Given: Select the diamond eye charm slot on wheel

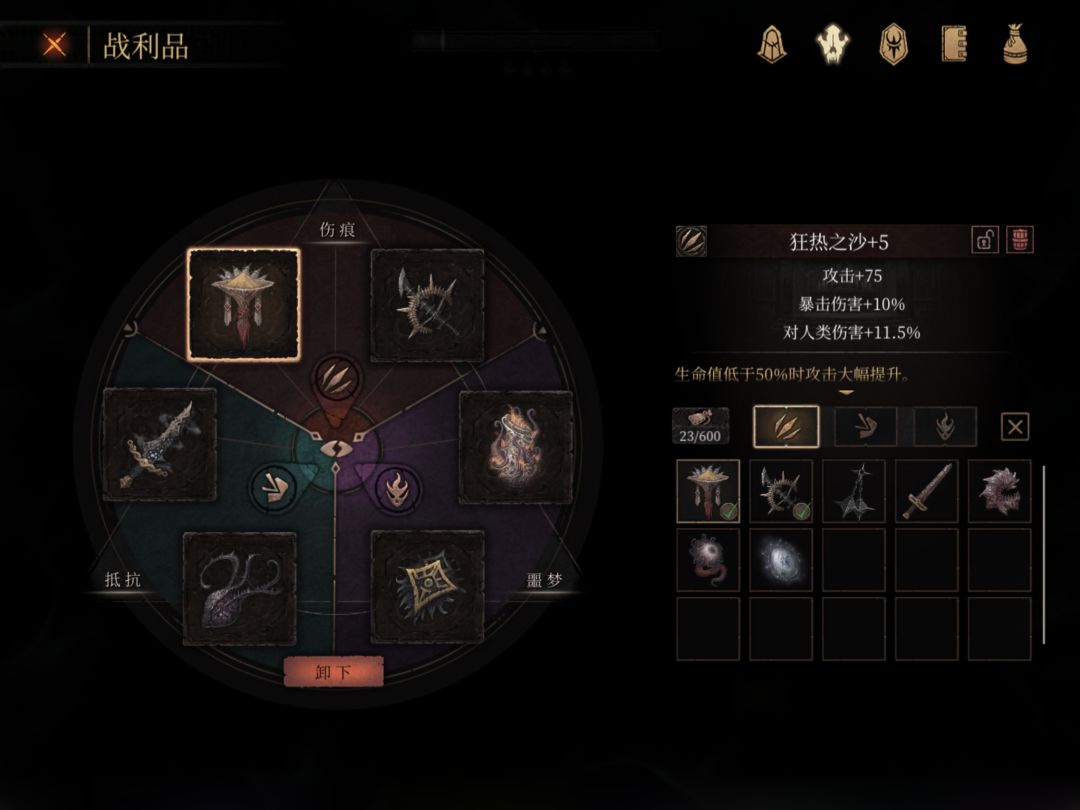Looking at the screenshot, I should (427, 587).
